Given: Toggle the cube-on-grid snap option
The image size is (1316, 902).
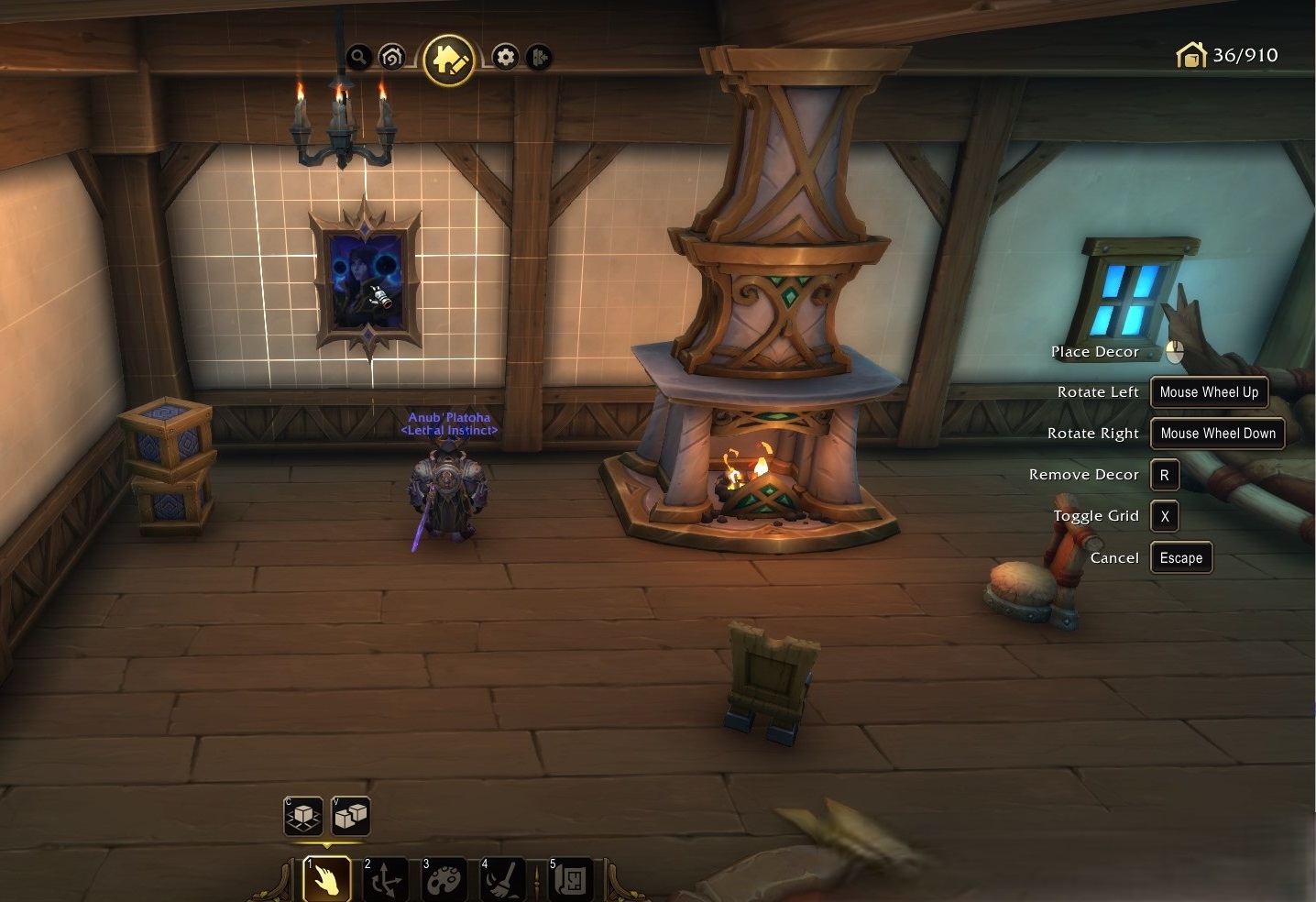Looking at the screenshot, I should [x=303, y=815].
